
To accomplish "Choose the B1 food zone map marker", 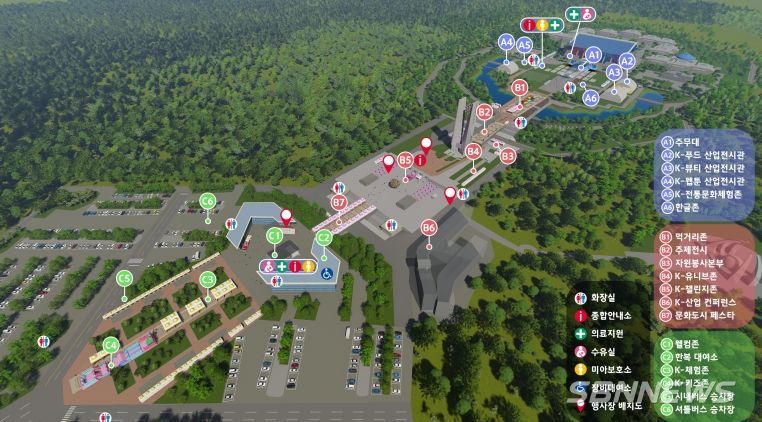I will click(519, 88).
